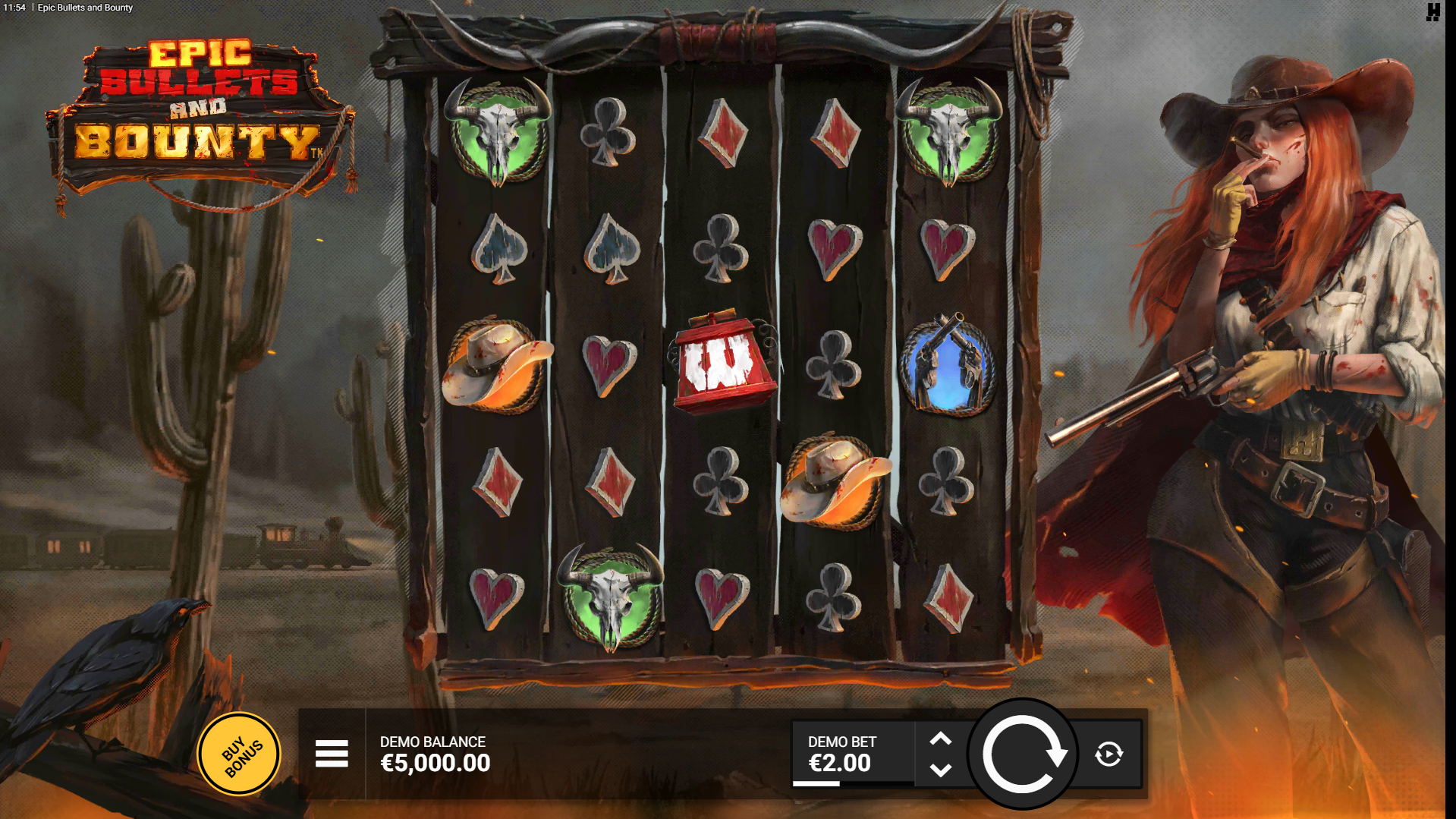Click the Hacksaw logo in the corner
Viewport: 1456px width, 819px height.
point(1432,12)
